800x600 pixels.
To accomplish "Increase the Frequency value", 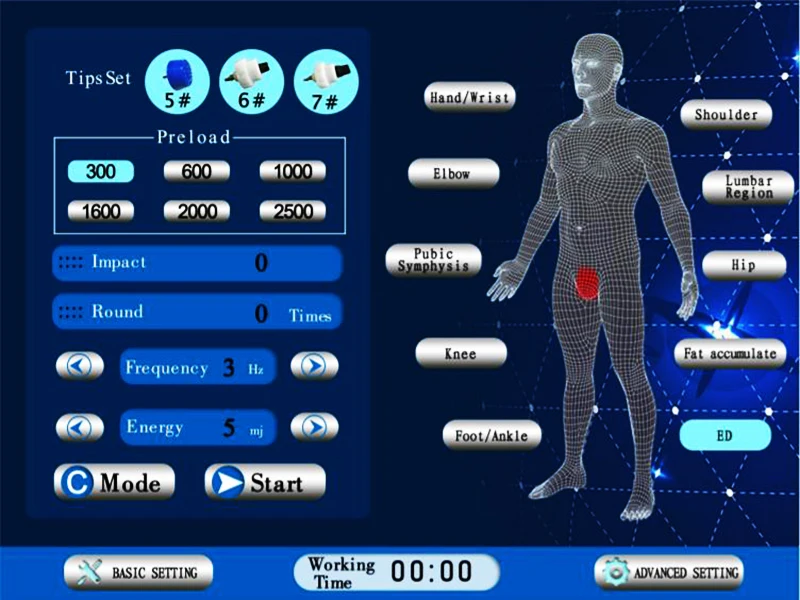I will pos(314,366).
